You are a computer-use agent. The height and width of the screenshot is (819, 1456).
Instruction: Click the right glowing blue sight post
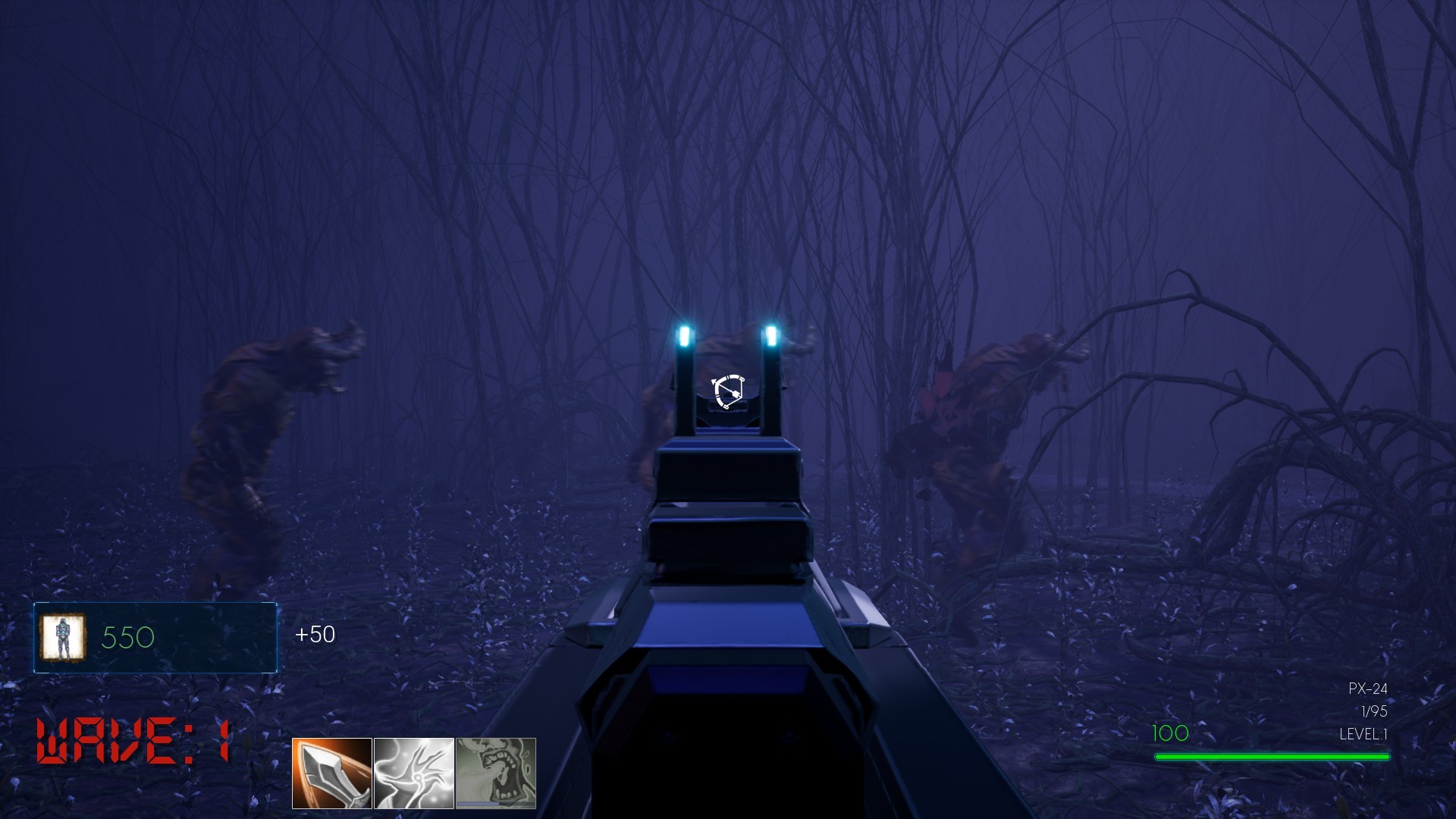[772, 337]
